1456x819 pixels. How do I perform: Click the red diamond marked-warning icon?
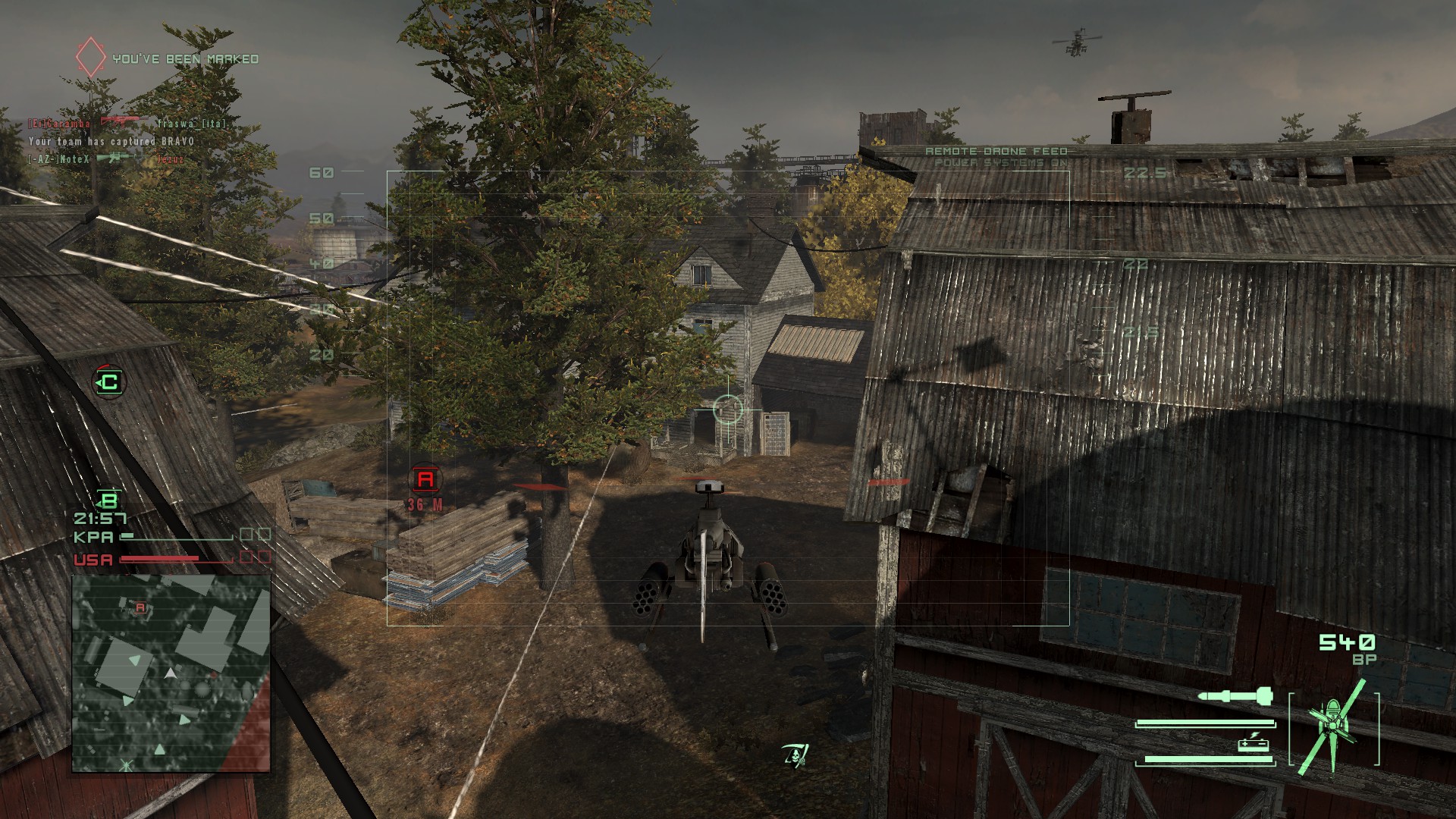[90, 58]
